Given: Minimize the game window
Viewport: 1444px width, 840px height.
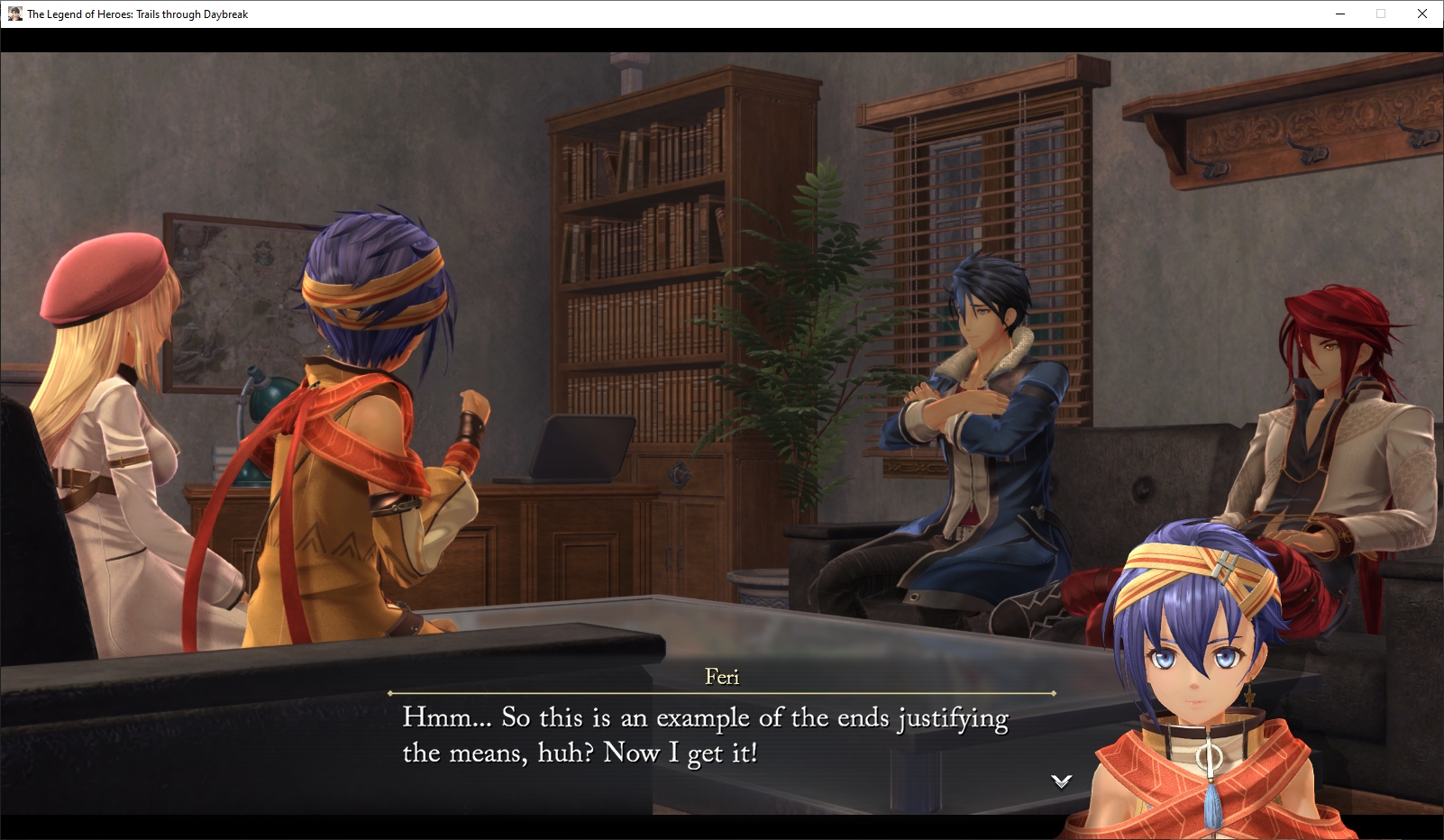Looking at the screenshot, I should [1340, 14].
